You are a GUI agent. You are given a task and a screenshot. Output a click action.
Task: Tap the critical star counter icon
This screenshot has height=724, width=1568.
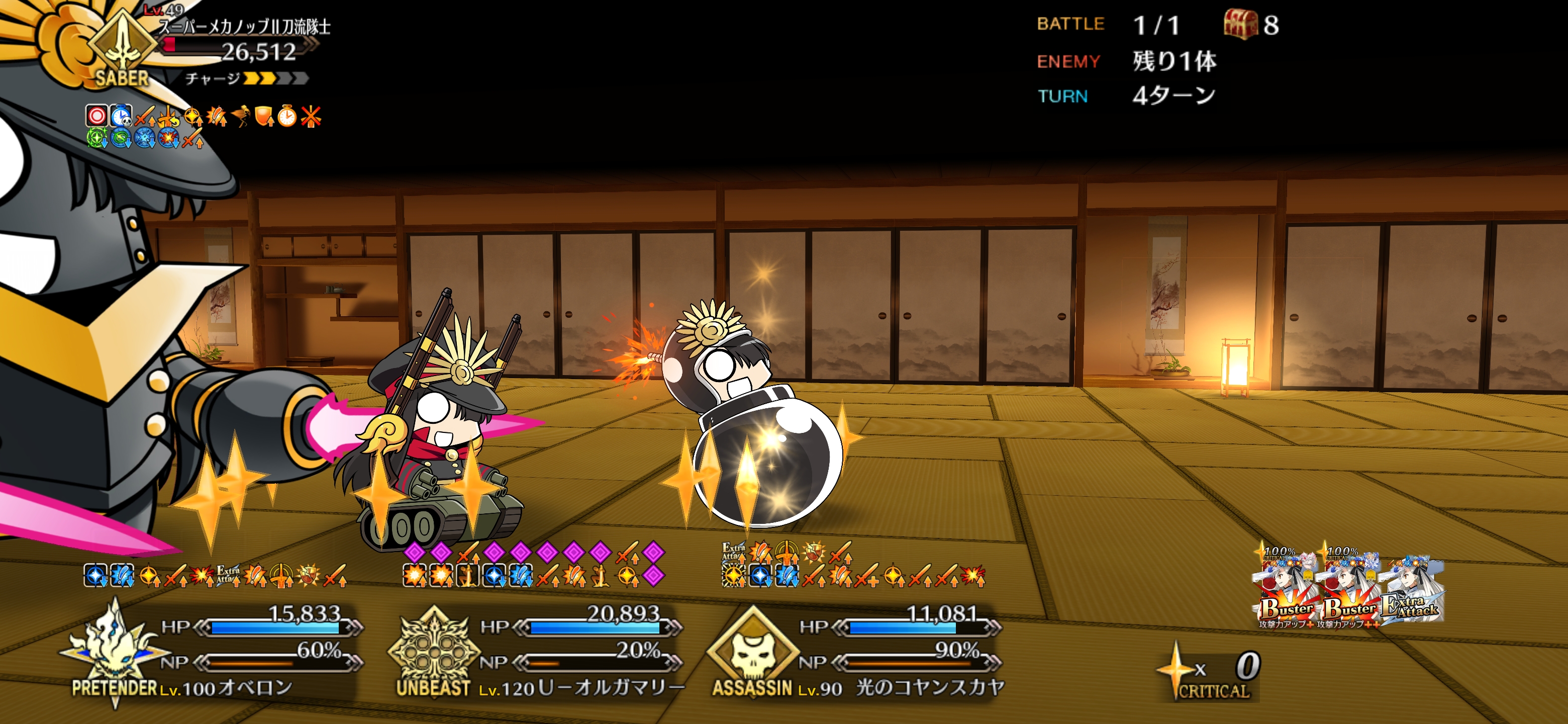tap(1176, 670)
